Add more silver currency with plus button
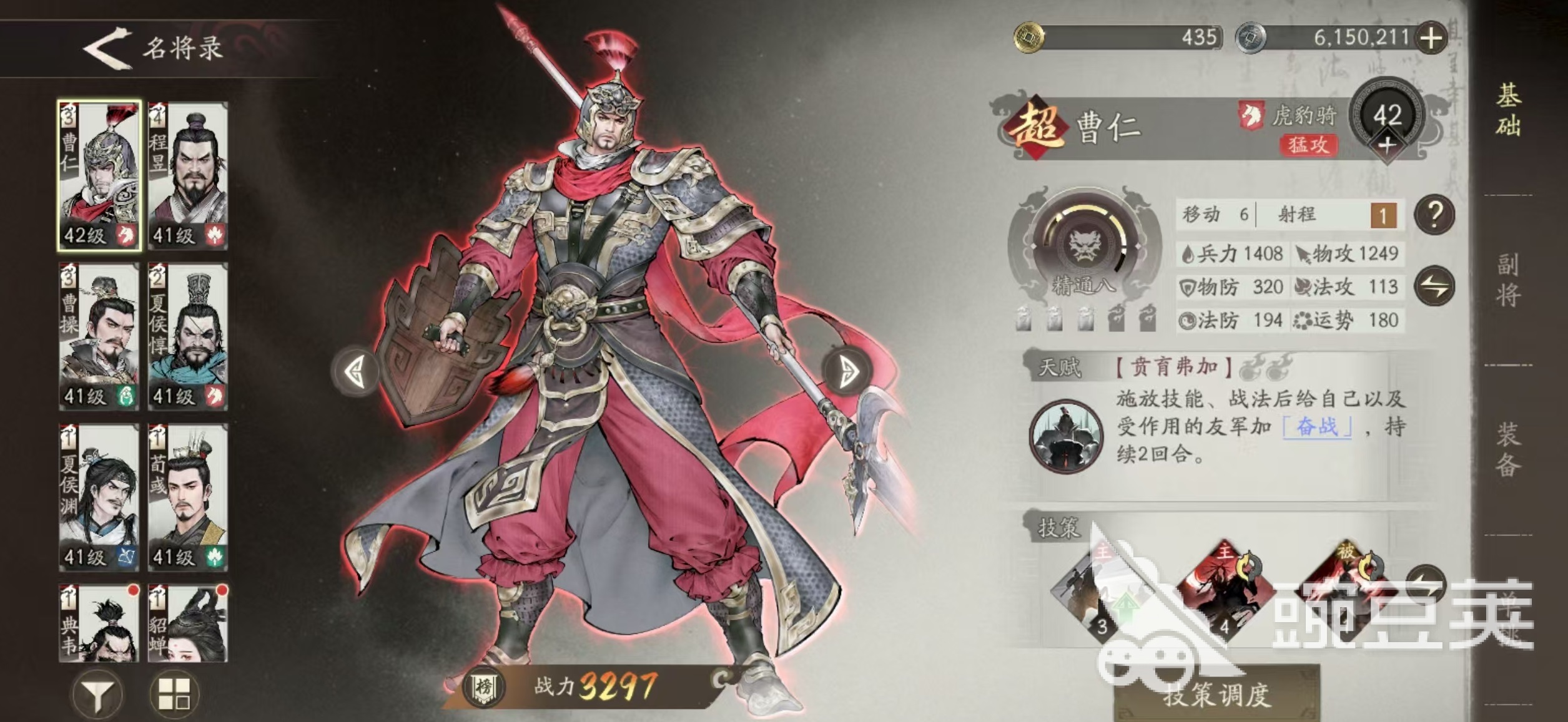 click(x=1431, y=38)
